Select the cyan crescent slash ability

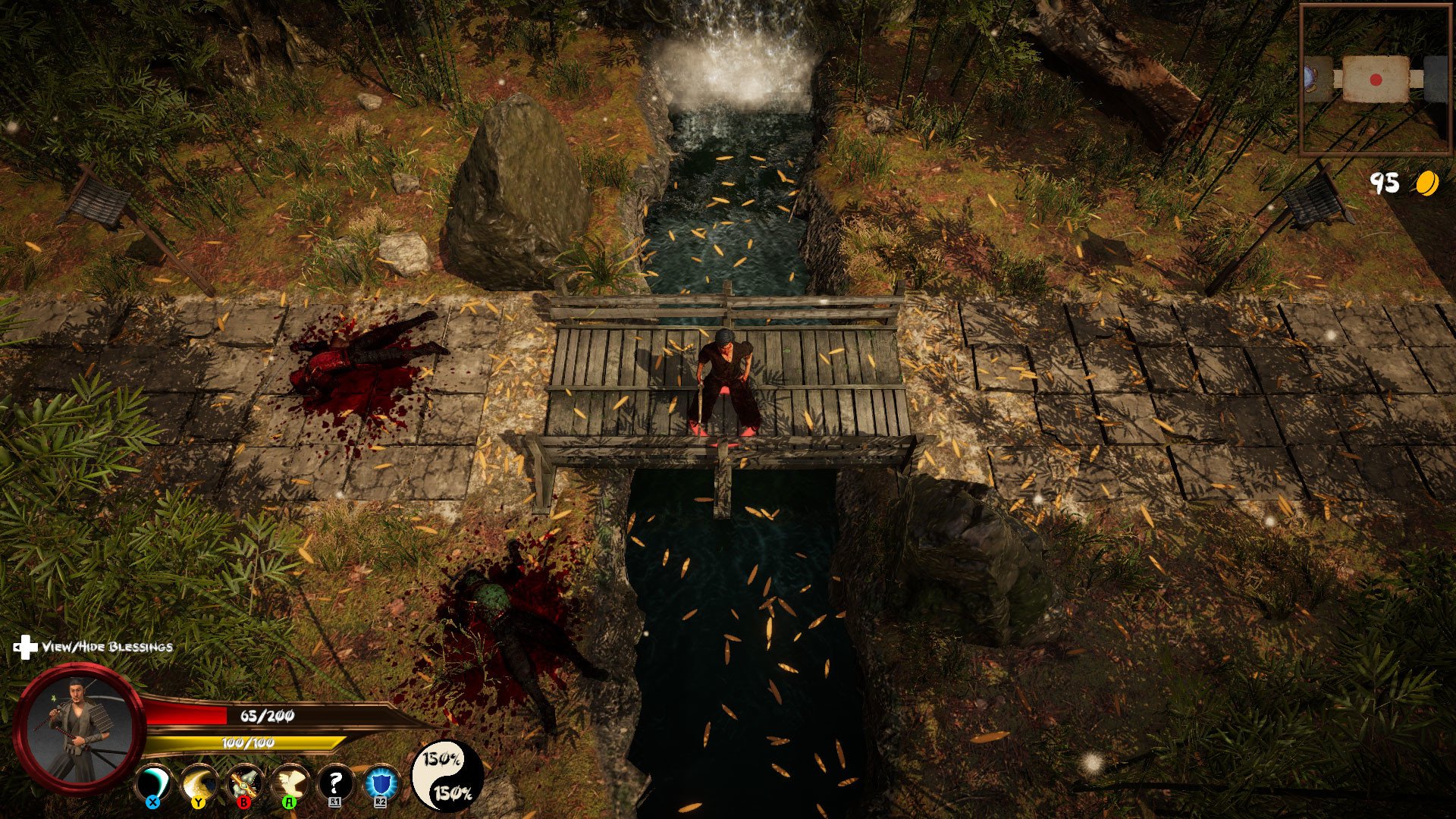(x=153, y=784)
